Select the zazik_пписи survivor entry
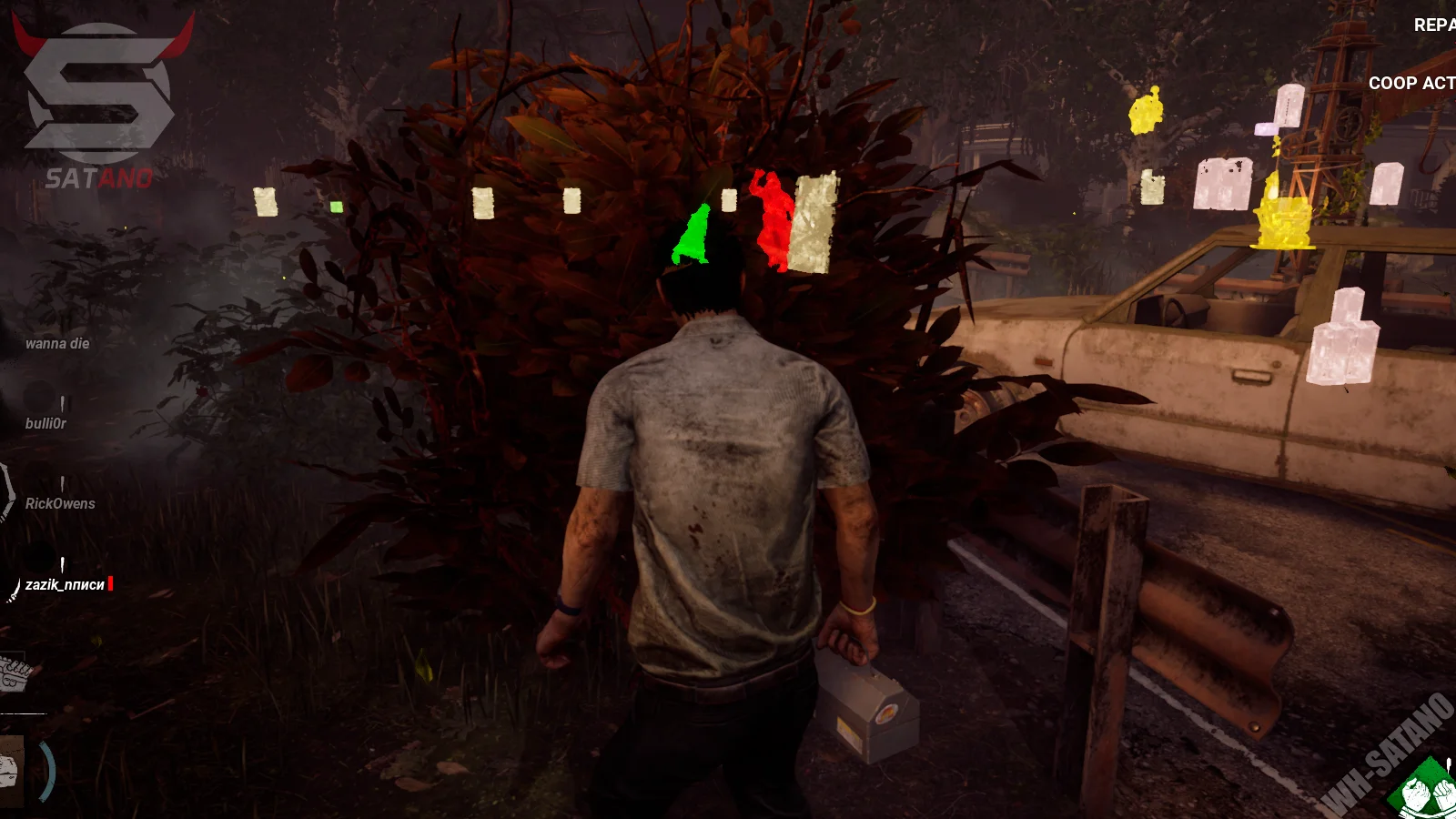The height and width of the screenshot is (819, 1456). [x=65, y=584]
